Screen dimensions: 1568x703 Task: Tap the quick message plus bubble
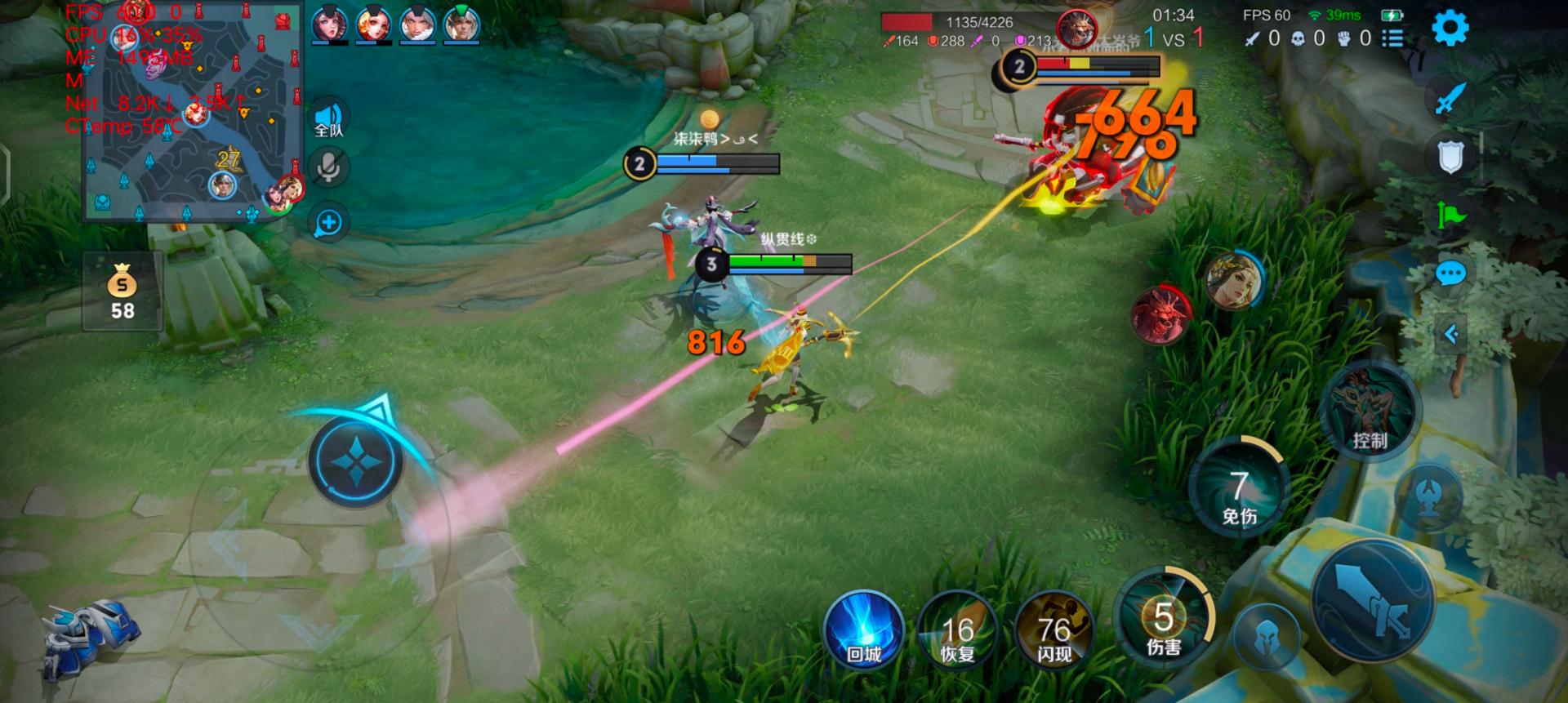pos(329,223)
